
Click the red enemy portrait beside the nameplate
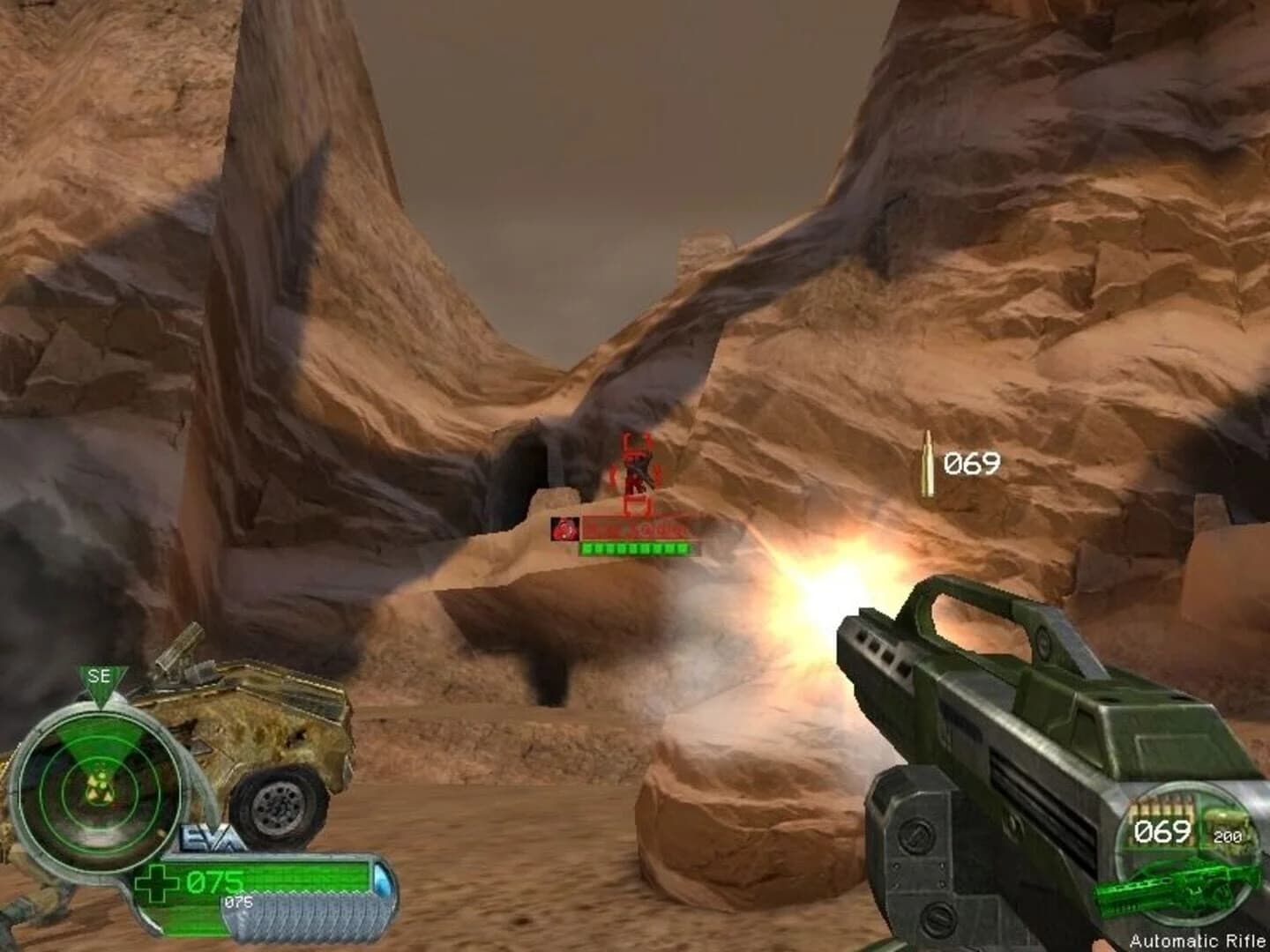[x=565, y=530]
